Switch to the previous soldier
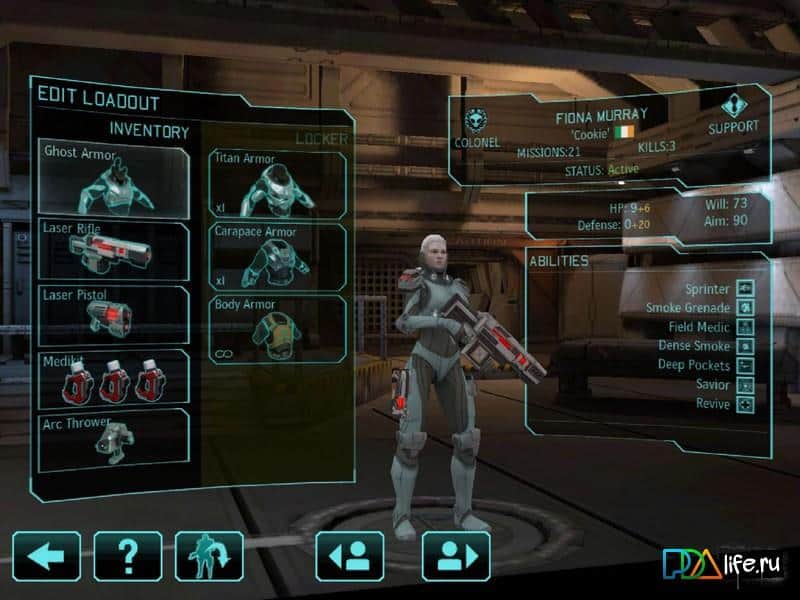The image size is (800, 600). point(350,557)
